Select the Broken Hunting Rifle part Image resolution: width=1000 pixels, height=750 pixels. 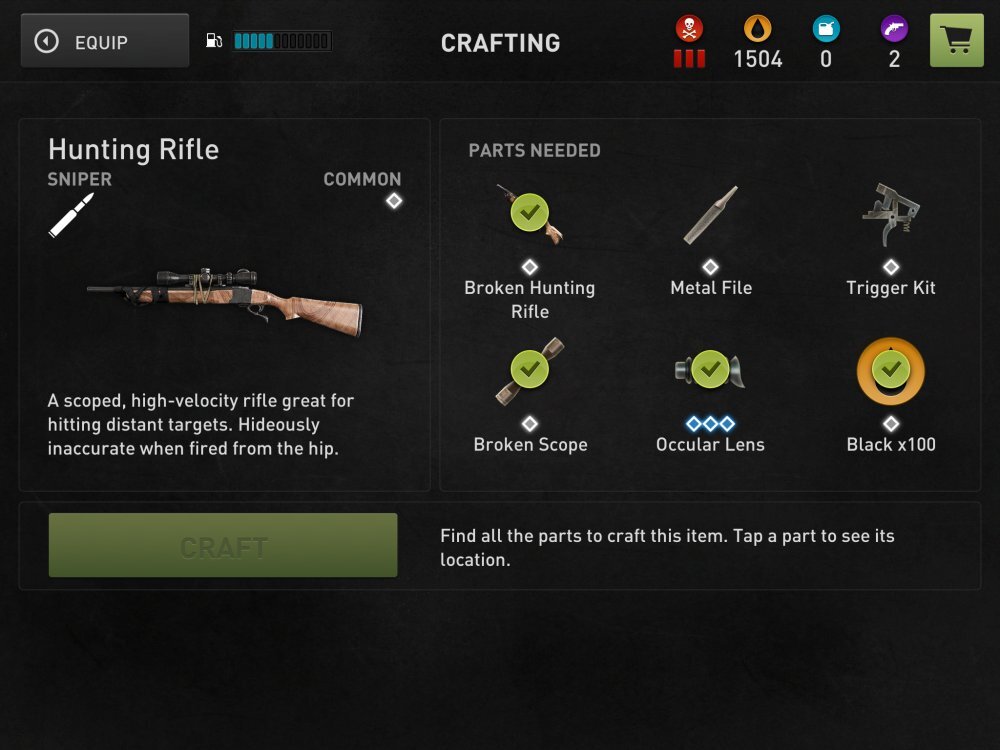coord(529,213)
